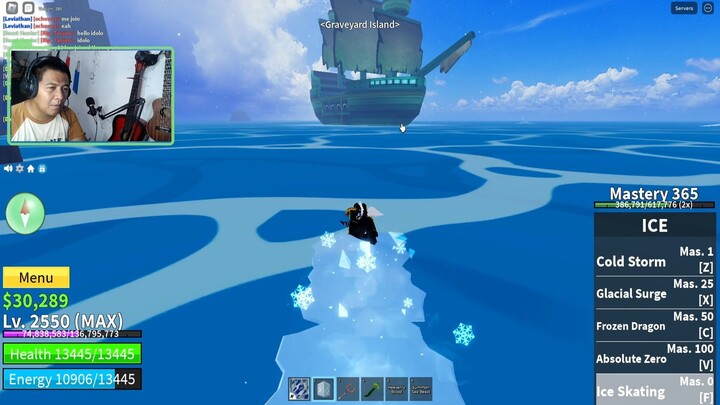Viewport: 720px width, 405px height.
Task: Click the Roblox more-options ellipsis button
Action: pyautogui.click(x=708, y=8)
